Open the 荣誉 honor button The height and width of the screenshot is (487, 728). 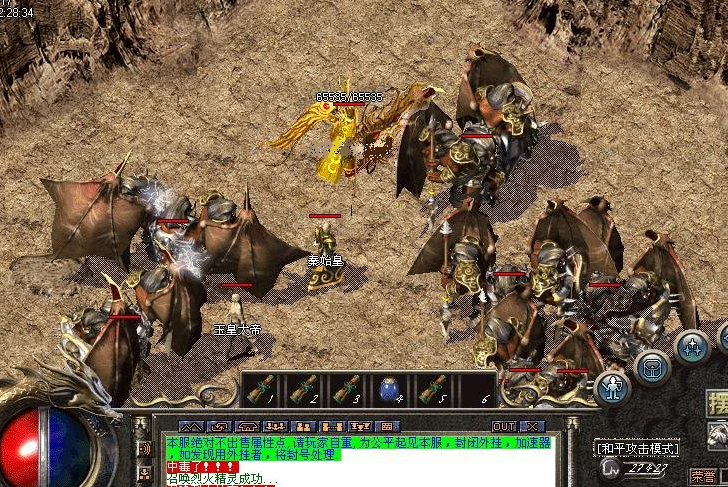(703, 476)
